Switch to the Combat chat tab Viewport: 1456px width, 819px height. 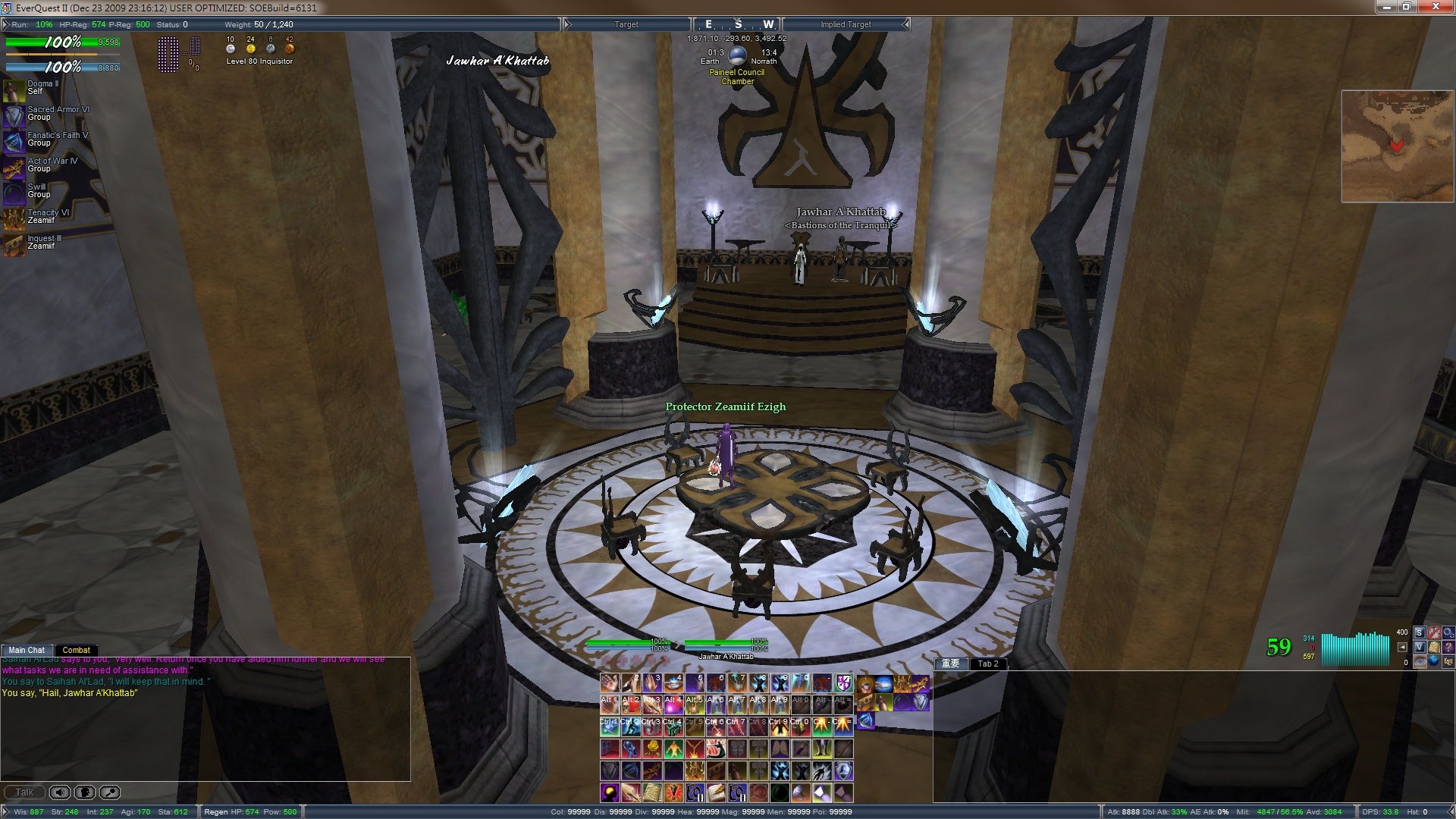pos(76,650)
